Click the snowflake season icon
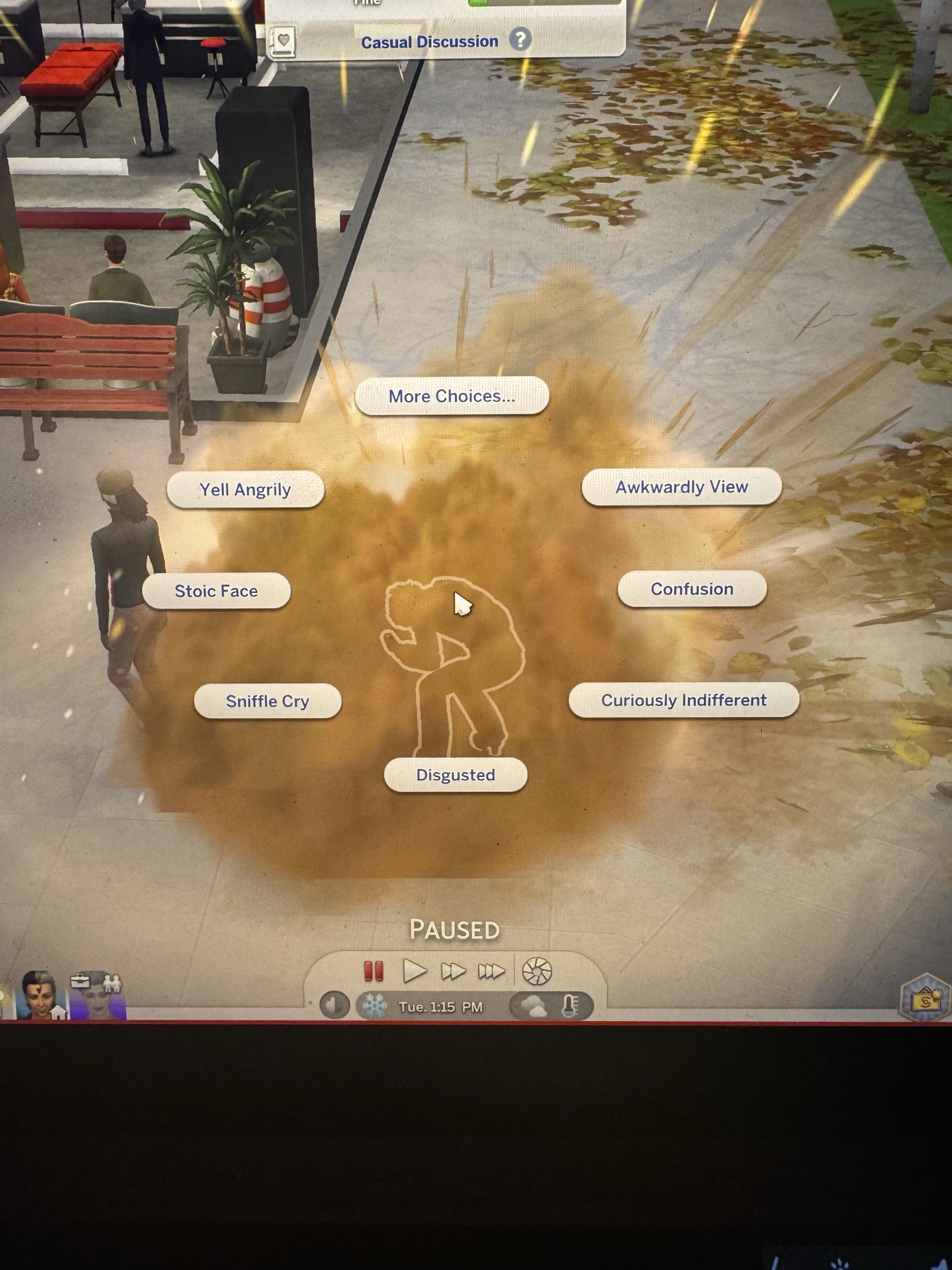The height and width of the screenshot is (1270, 952). pos(374,1006)
